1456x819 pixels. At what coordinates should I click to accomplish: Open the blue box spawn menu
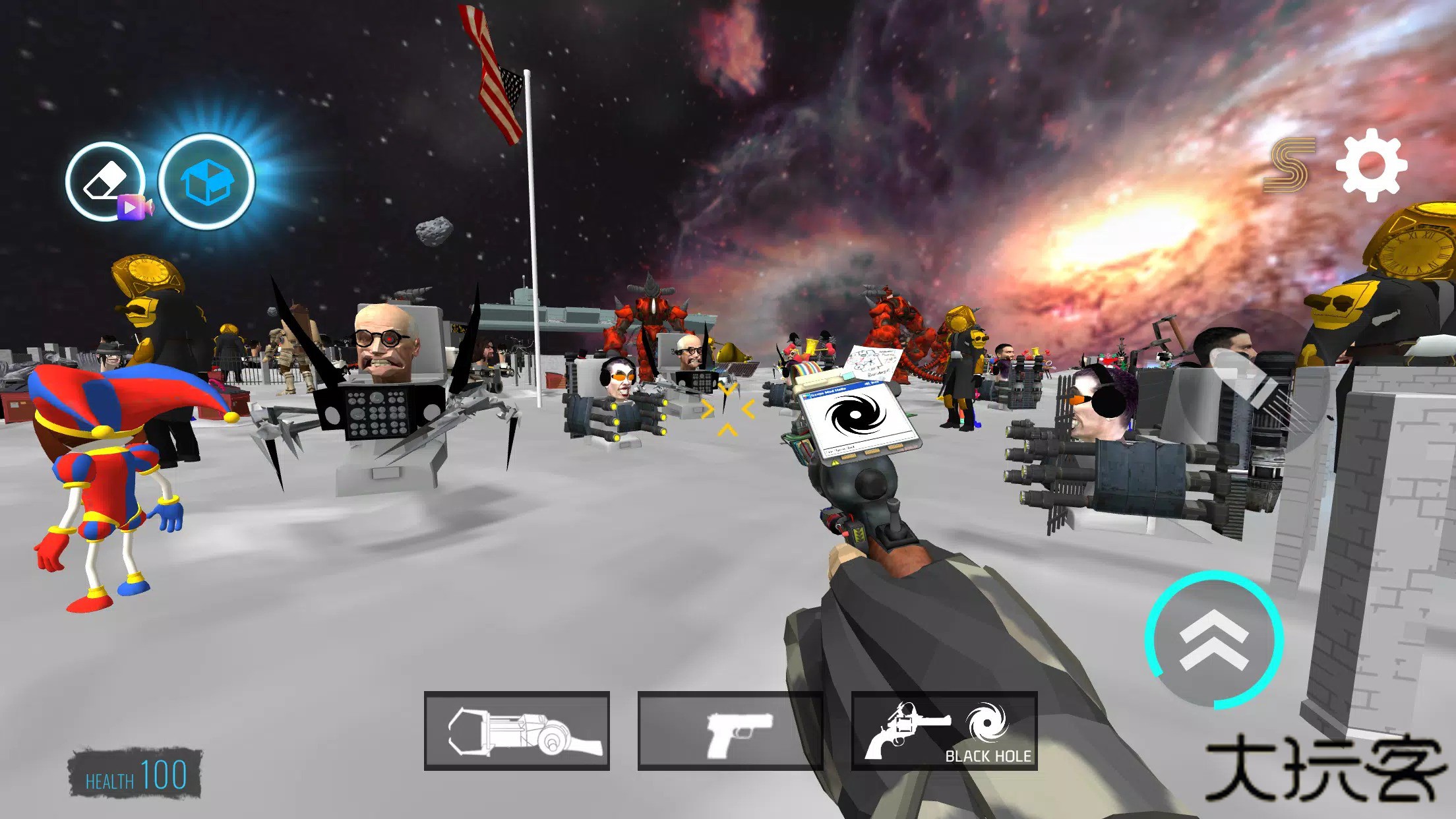(206, 182)
